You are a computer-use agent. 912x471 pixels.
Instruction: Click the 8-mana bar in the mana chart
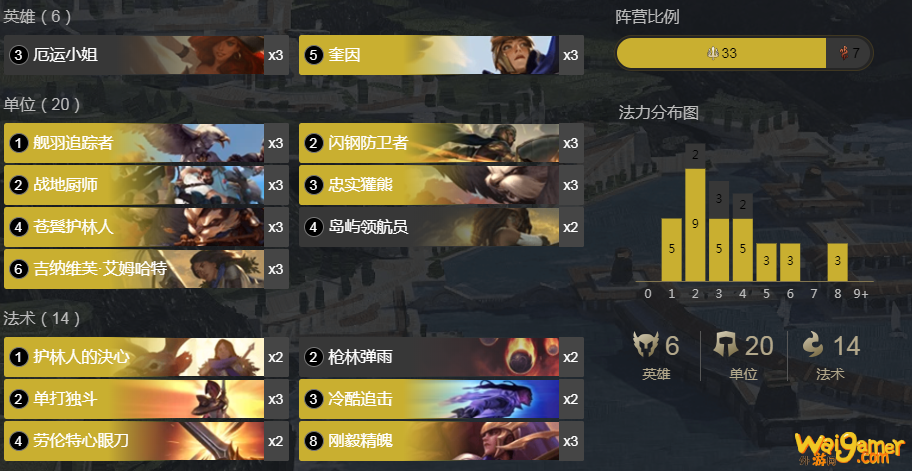coord(837,262)
